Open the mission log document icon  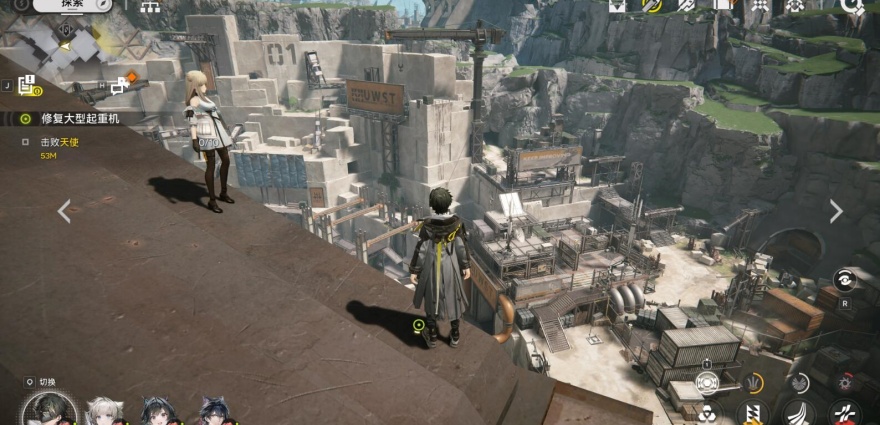(x=27, y=85)
